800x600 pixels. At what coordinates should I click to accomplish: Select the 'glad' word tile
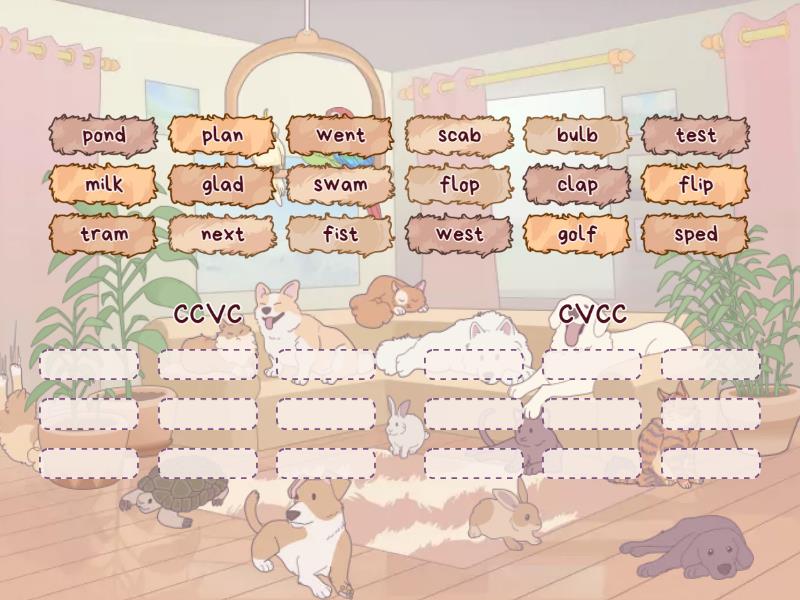click(222, 185)
